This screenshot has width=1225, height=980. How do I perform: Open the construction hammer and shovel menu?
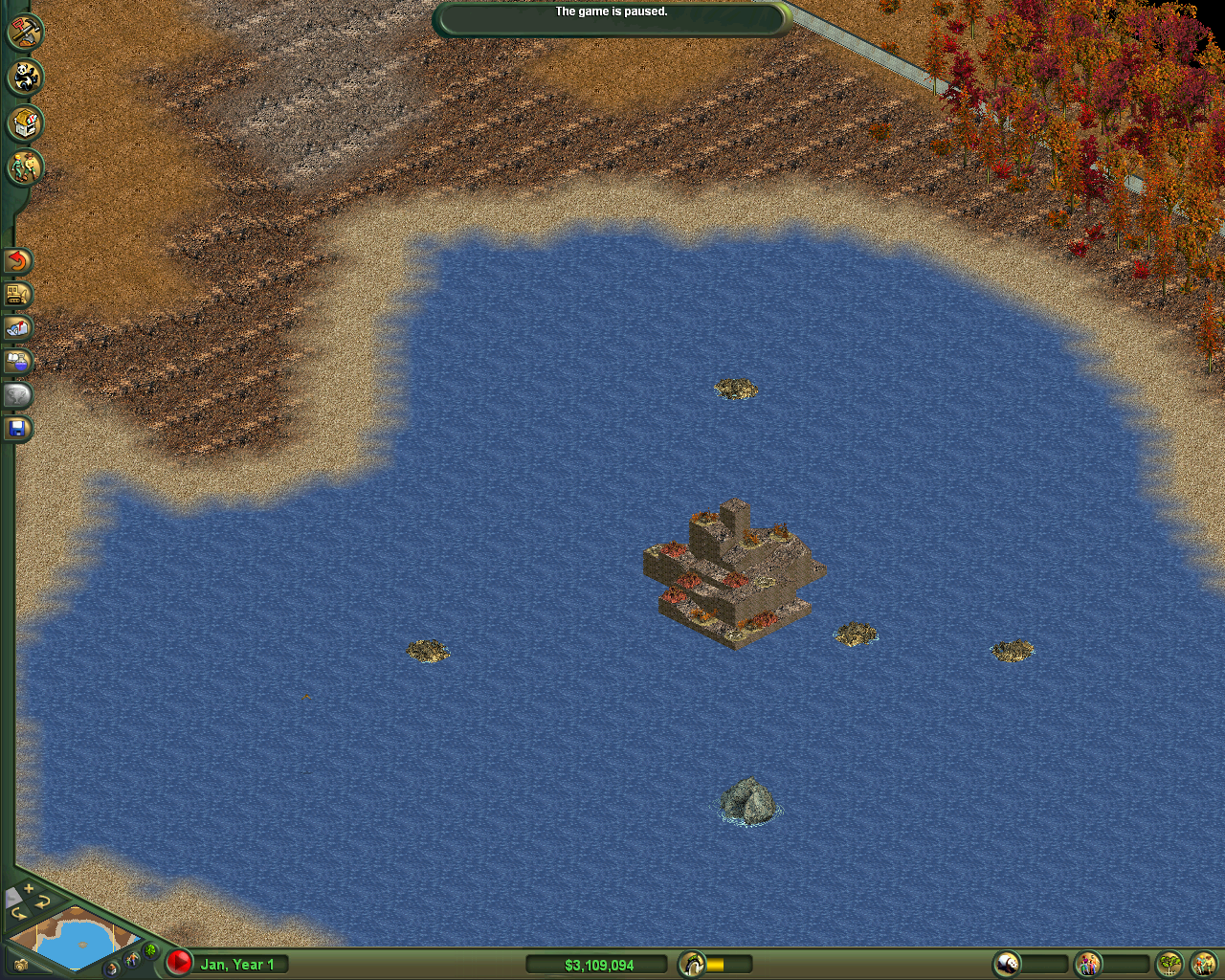[25, 32]
